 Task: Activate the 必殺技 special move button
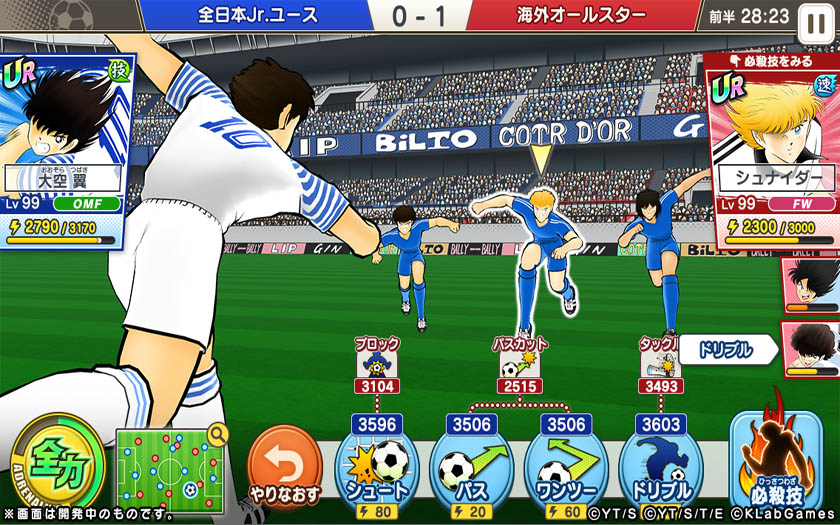coord(775,462)
